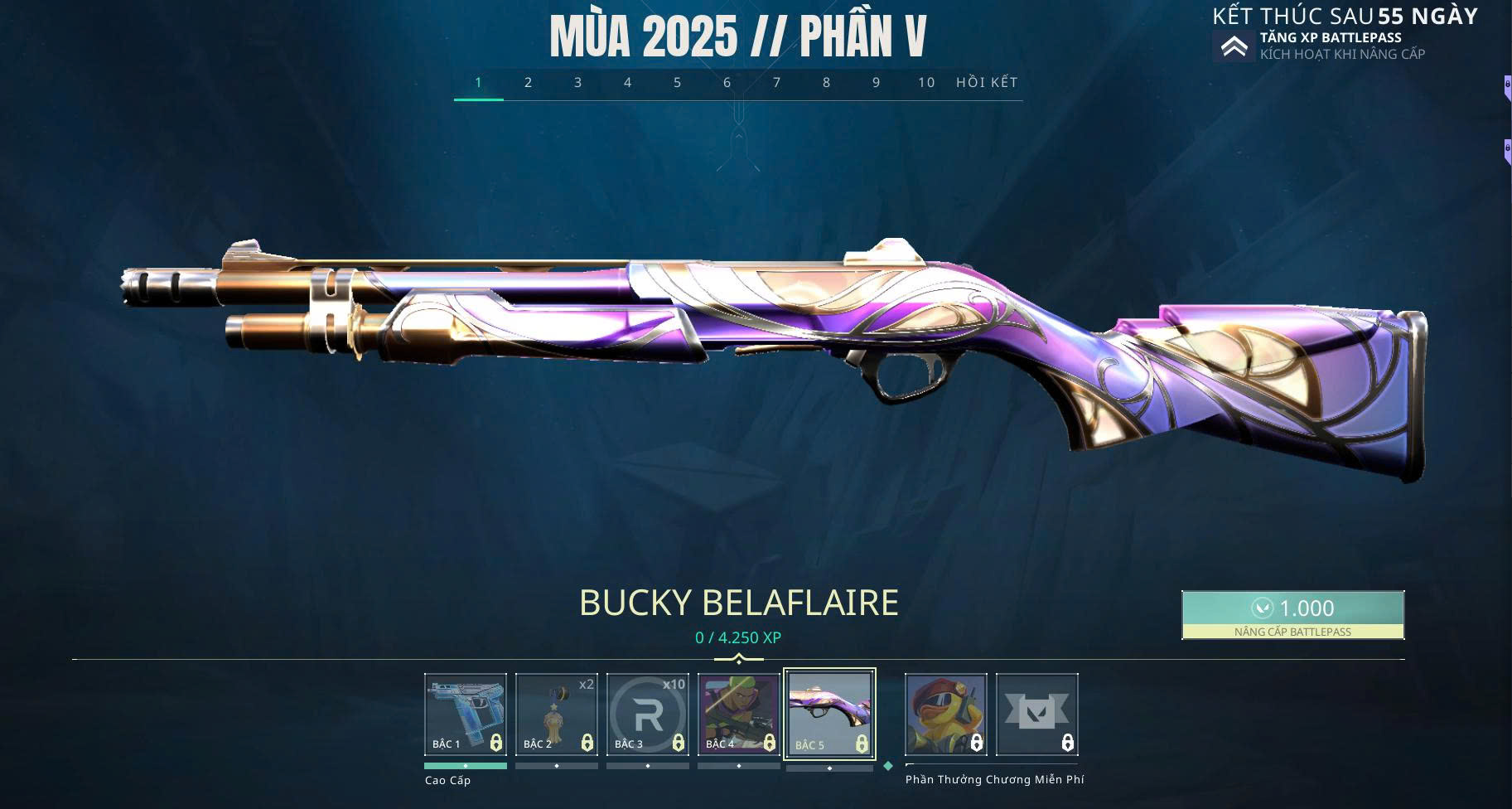
Task: Select chapter 3 tab
Action: pyautogui.click(x=577, y=83)
